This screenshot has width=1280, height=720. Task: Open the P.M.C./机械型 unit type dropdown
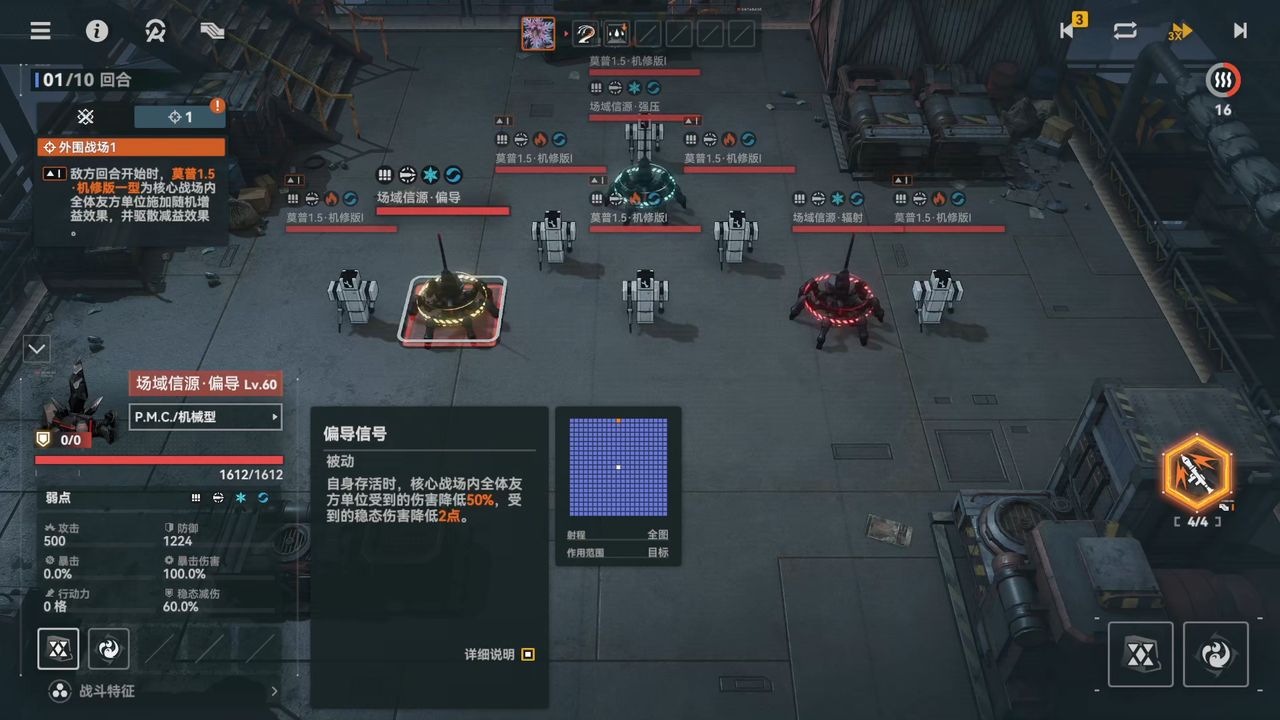click(x=205, y=416)
